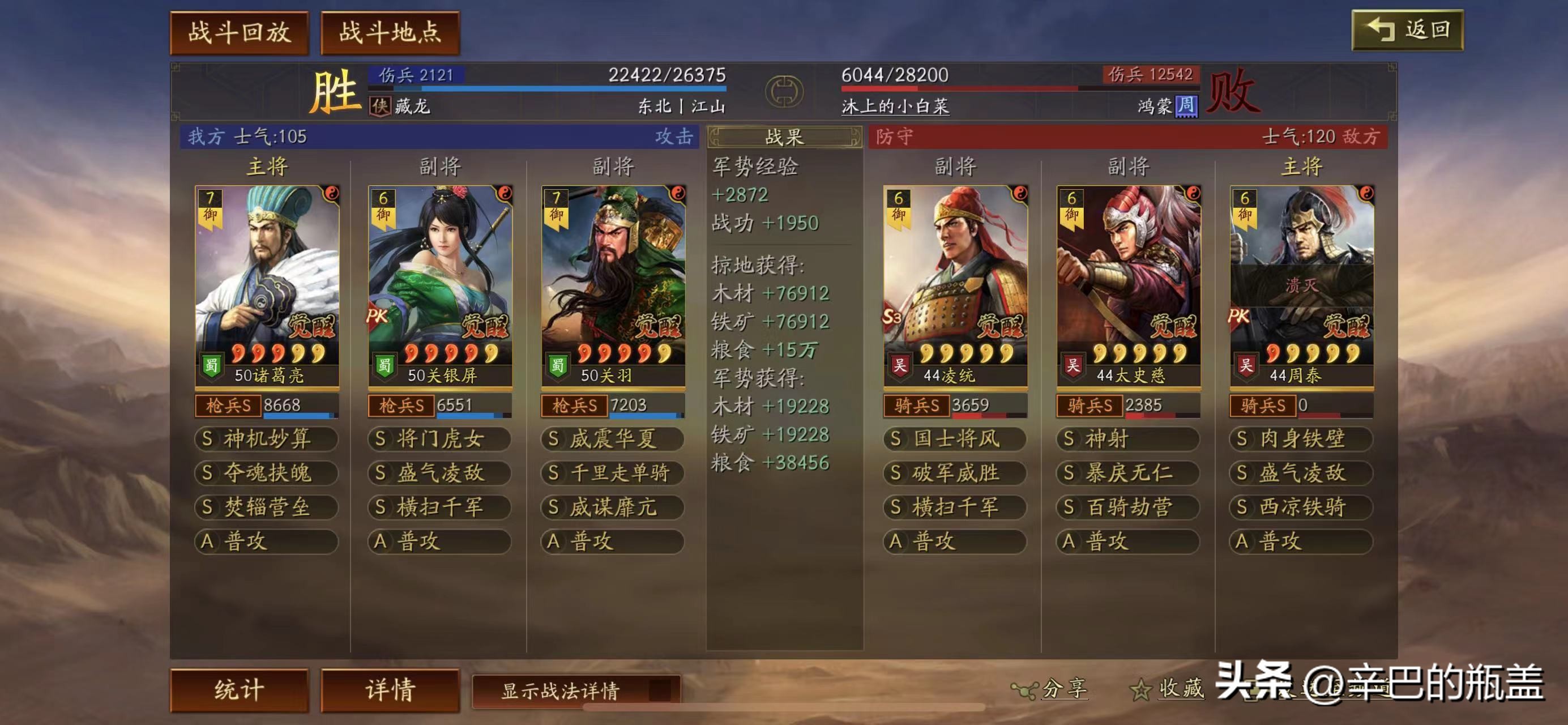Select the 关羽 general card
This screenshot has height=725, width=1568.
click(613, 286)
